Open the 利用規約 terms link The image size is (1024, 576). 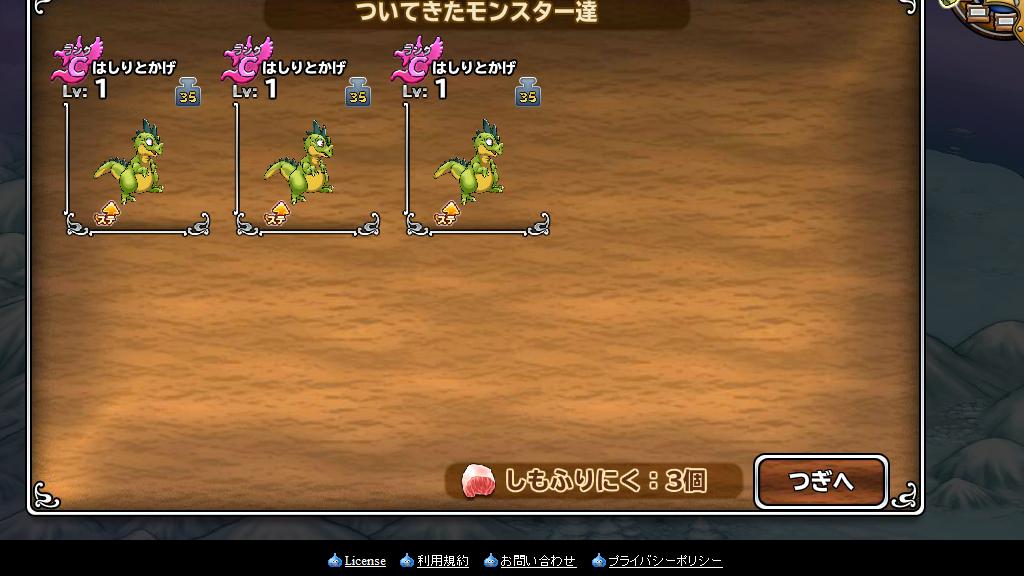pyautogui.click(x=442, y=561)
